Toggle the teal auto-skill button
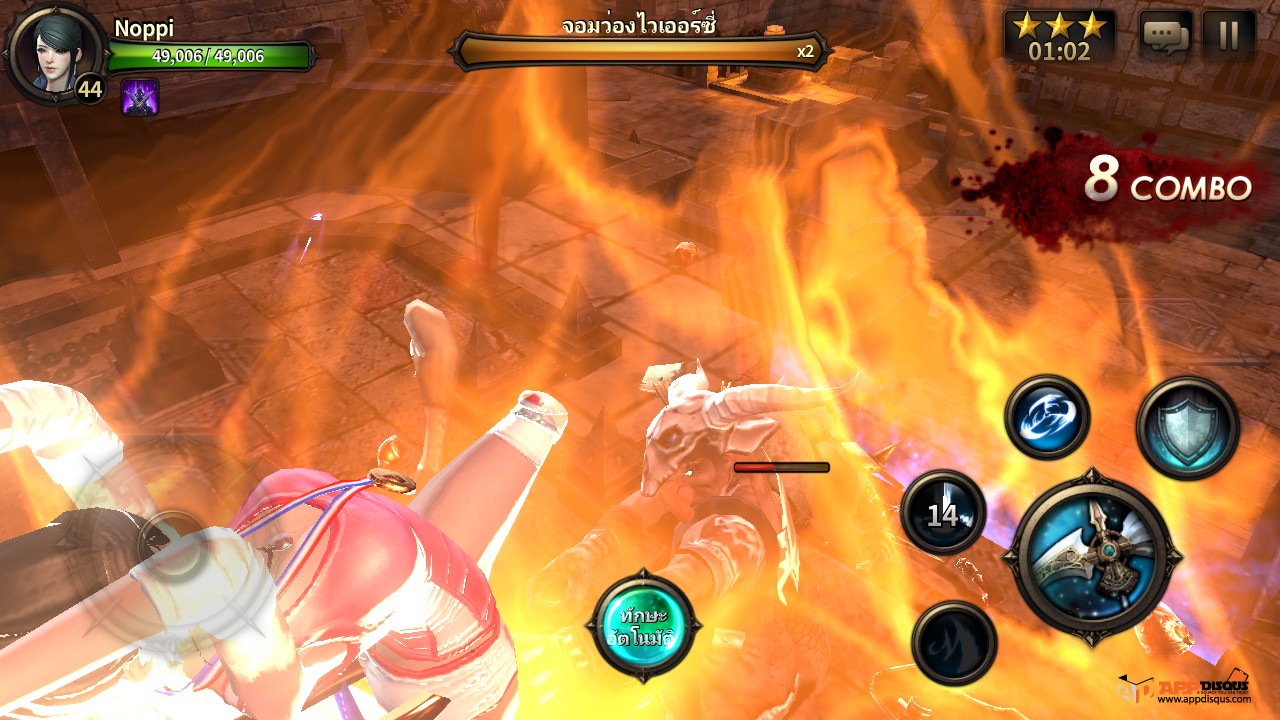Screen dimensions: 1280x720 pos(642,626)
